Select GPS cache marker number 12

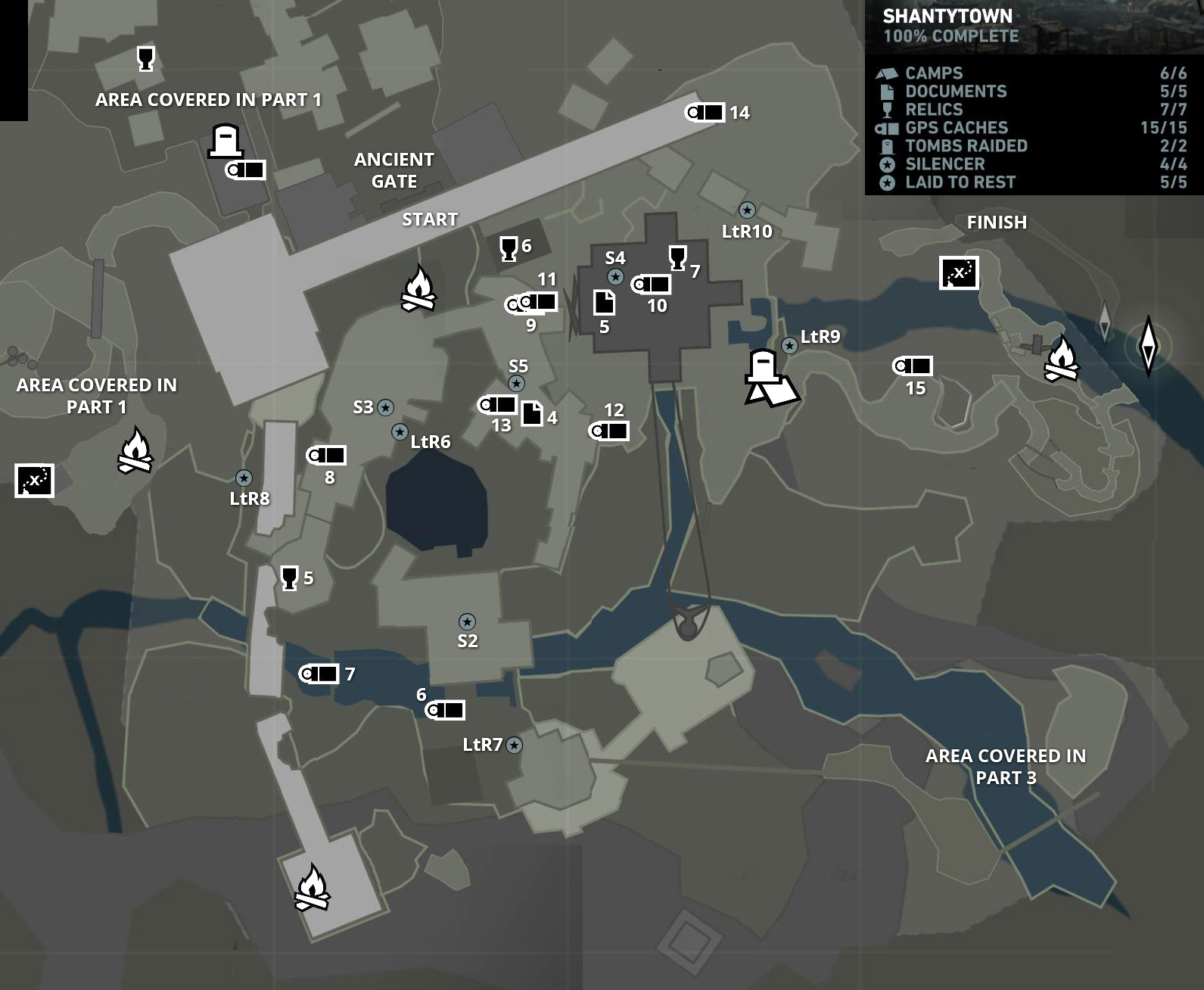(609, 431)
